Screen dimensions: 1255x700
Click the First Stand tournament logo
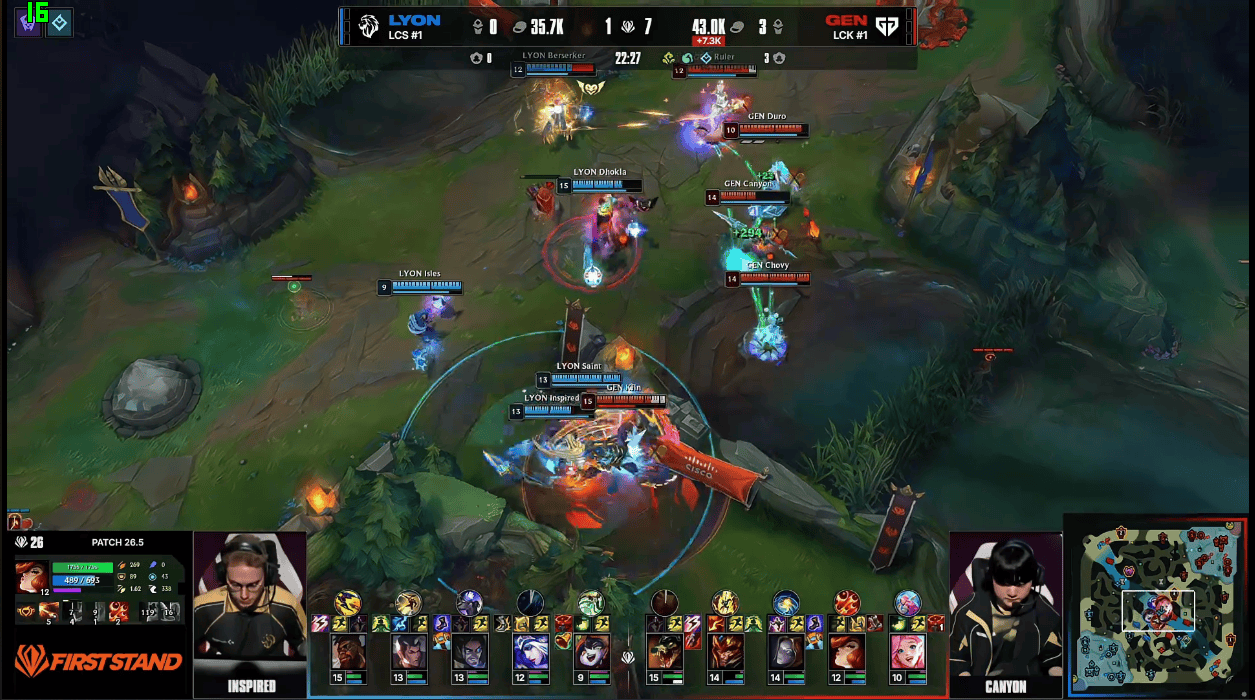coord(98,661)
